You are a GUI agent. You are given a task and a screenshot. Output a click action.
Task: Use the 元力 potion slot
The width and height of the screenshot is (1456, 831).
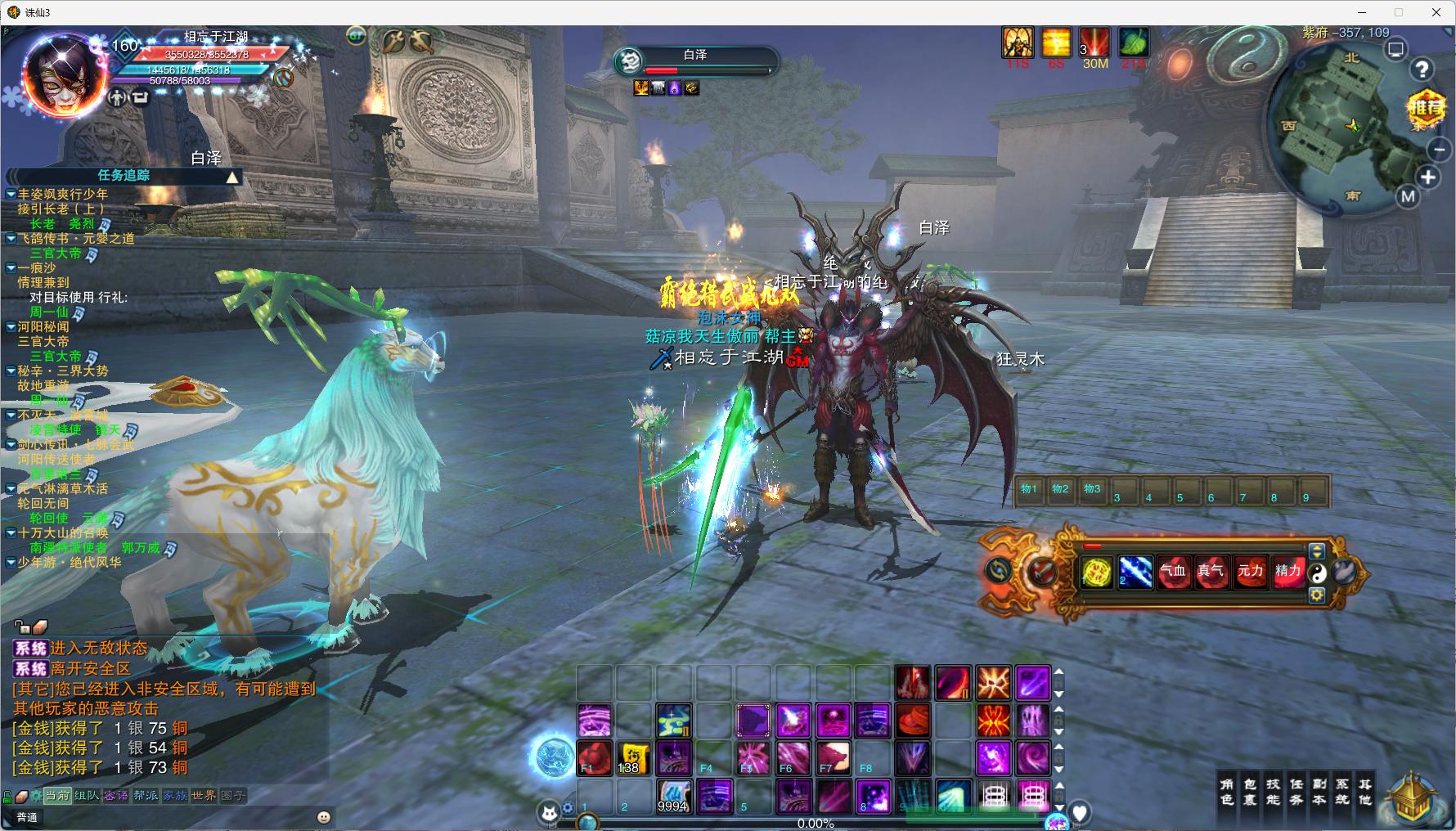(x=1250, y=572)
